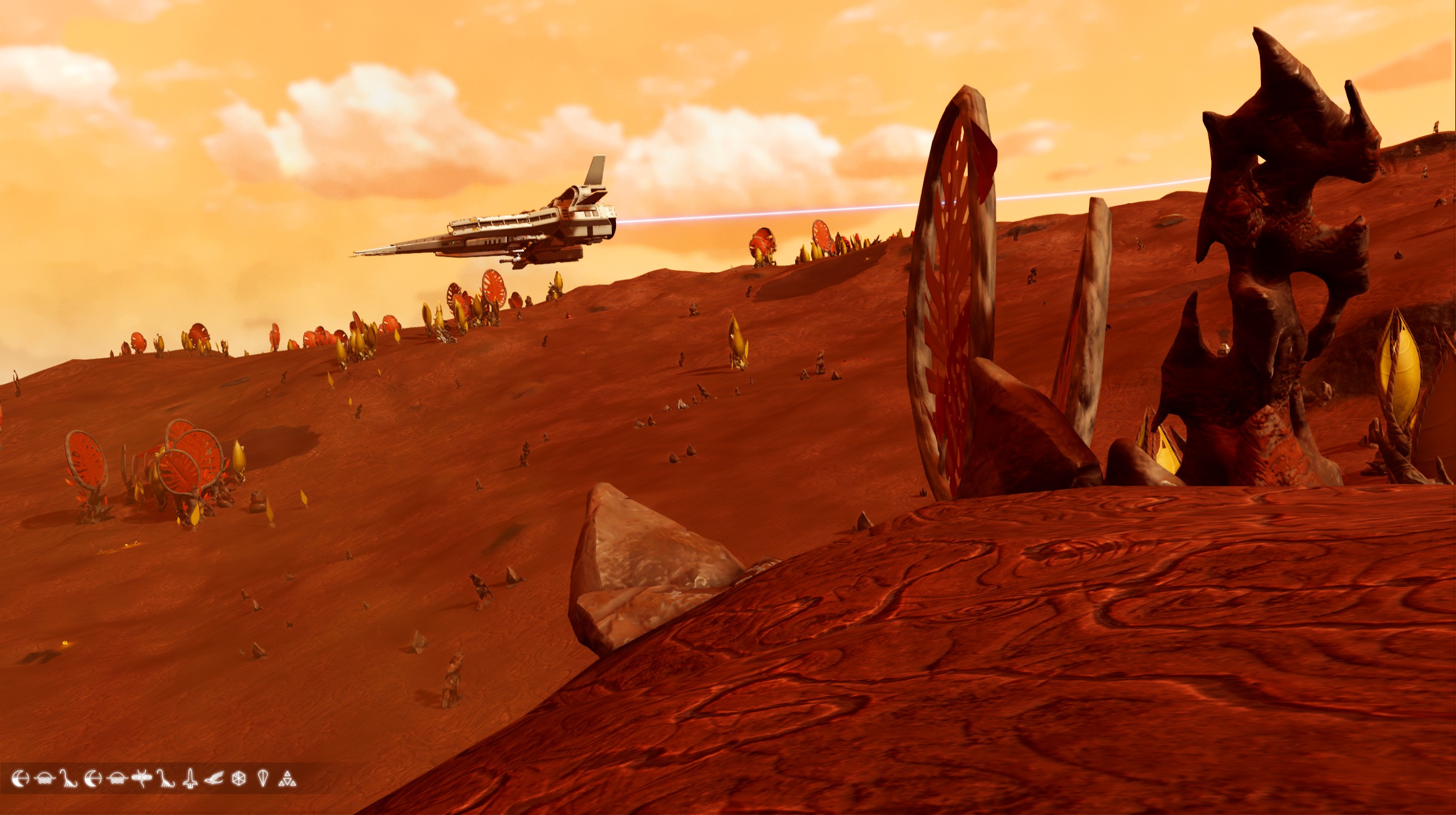Select the rocket ship portal glyph
Screen dimensions: 1456x815
coord(190,778)
